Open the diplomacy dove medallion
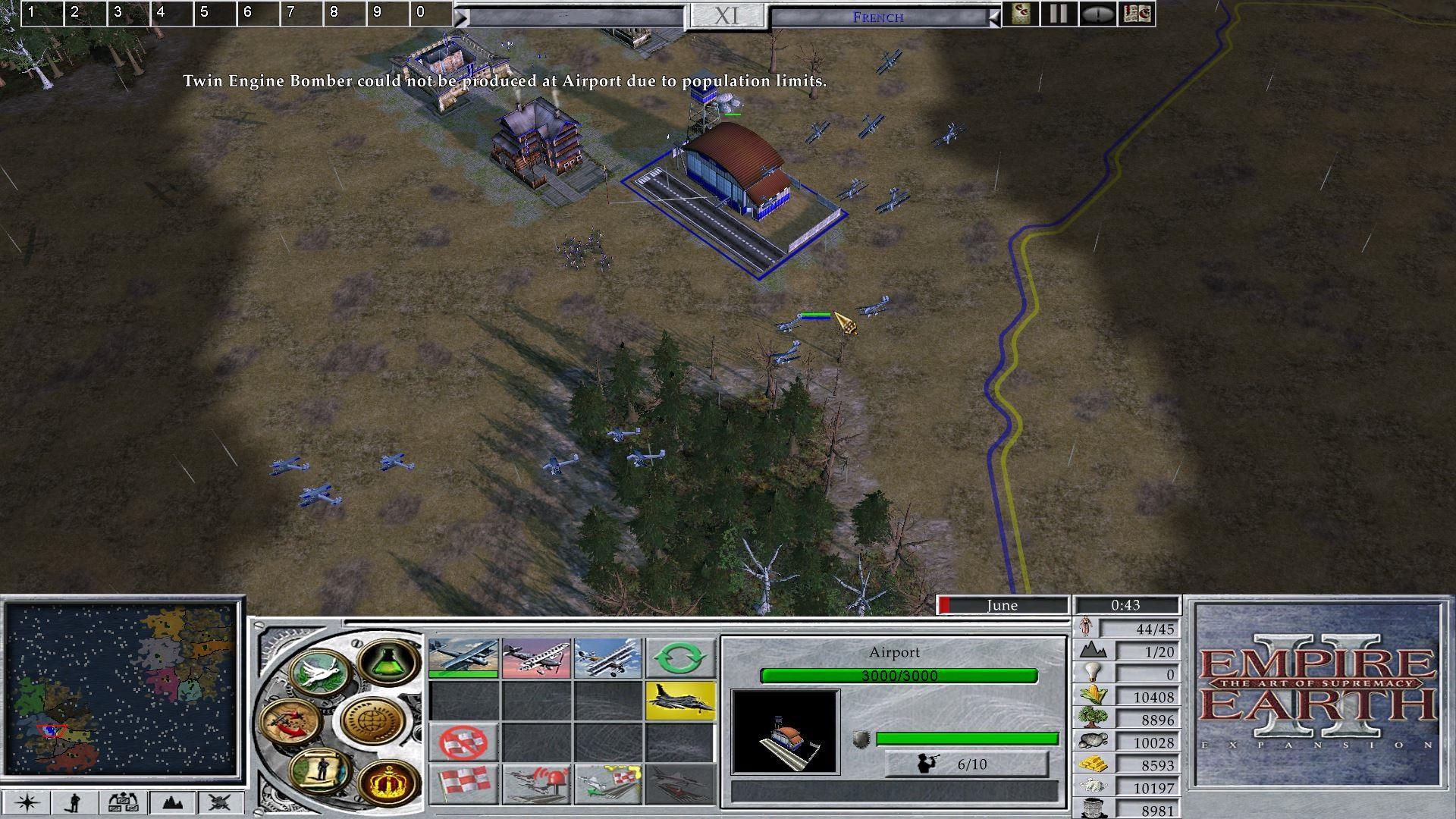This screenshot has width=1456, height=819. click(320, 673)
